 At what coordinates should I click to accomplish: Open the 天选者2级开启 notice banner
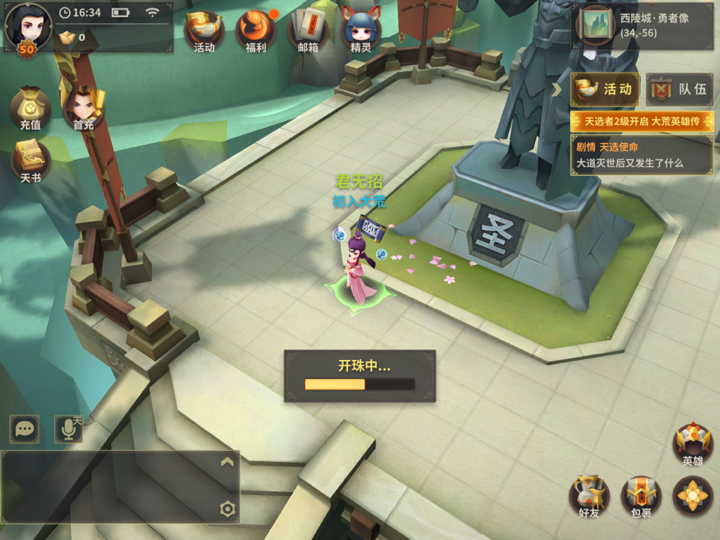click(641, 121)
